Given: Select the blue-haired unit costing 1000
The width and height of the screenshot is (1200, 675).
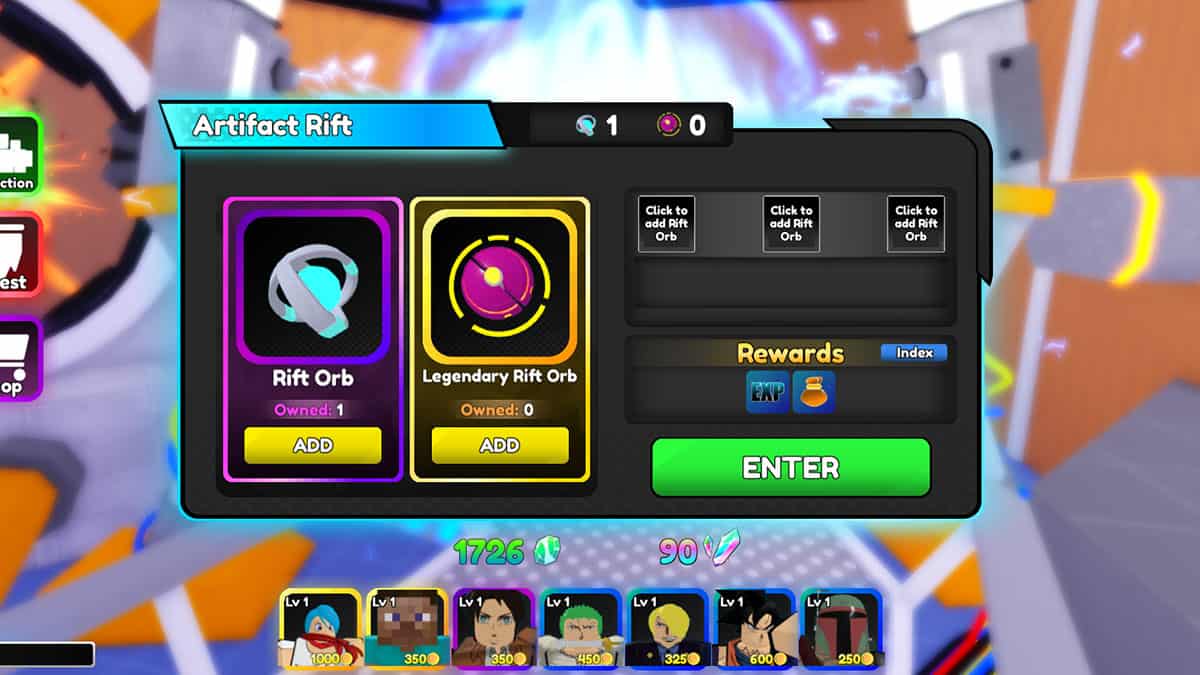Looking at the screenshot, I should click(x=320, y=630).
